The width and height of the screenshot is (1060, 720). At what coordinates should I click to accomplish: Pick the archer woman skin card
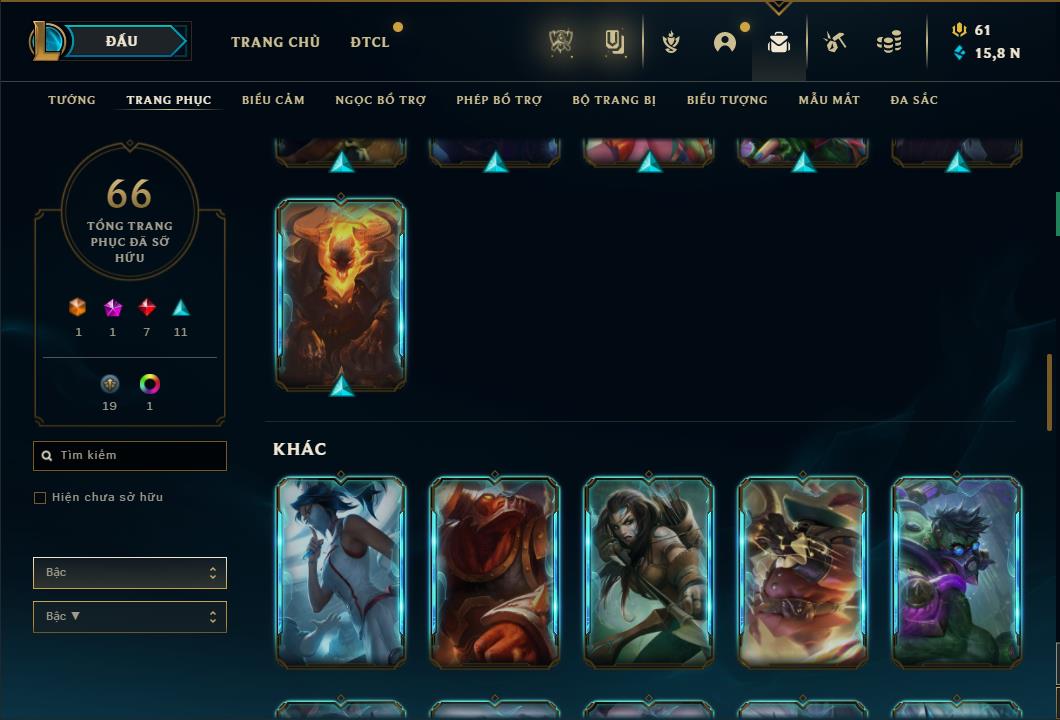click(x=649, y=572)
